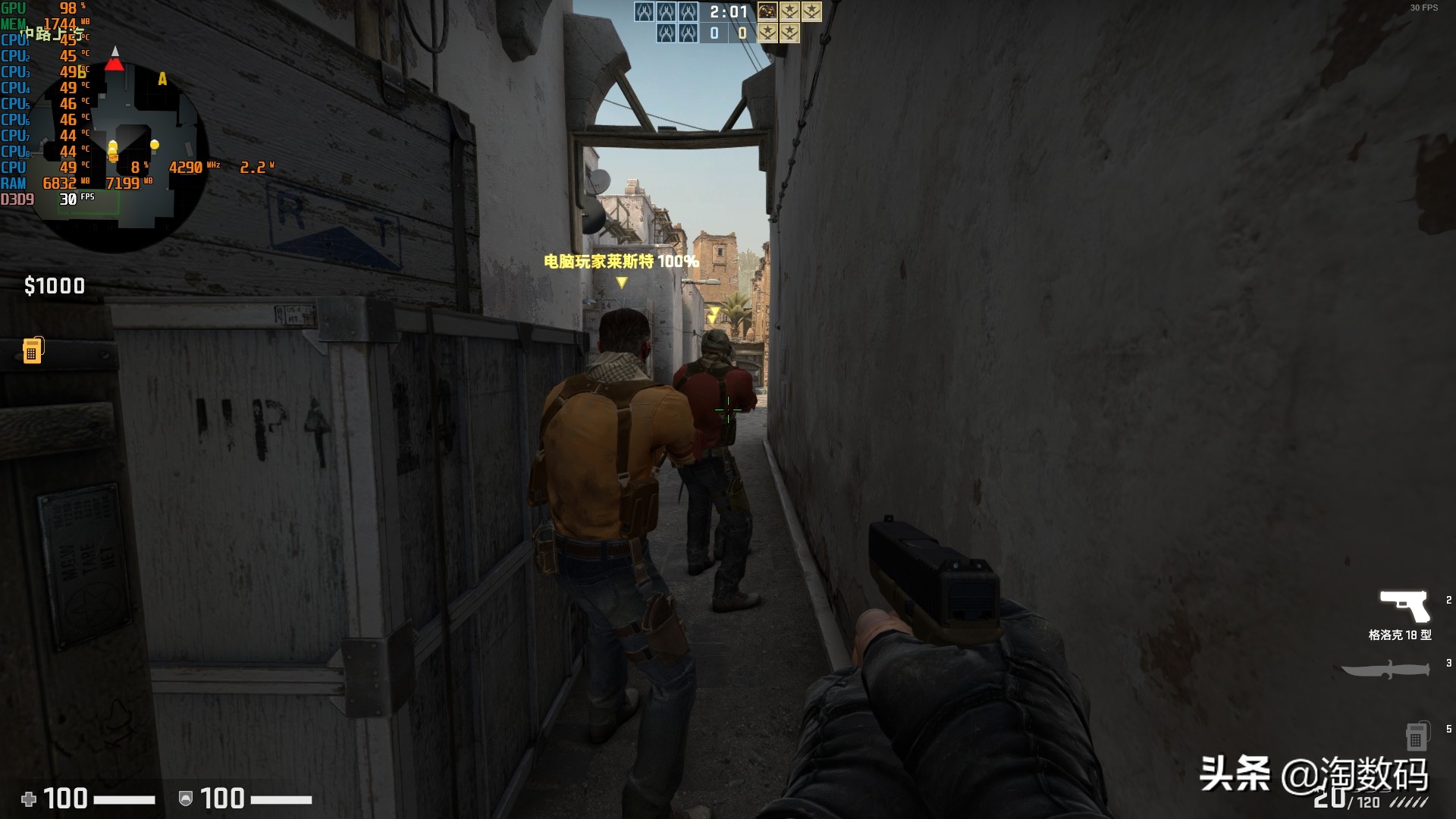
Task: Click the orange bomb carrier indicator icon
Action: pos(33,350)
